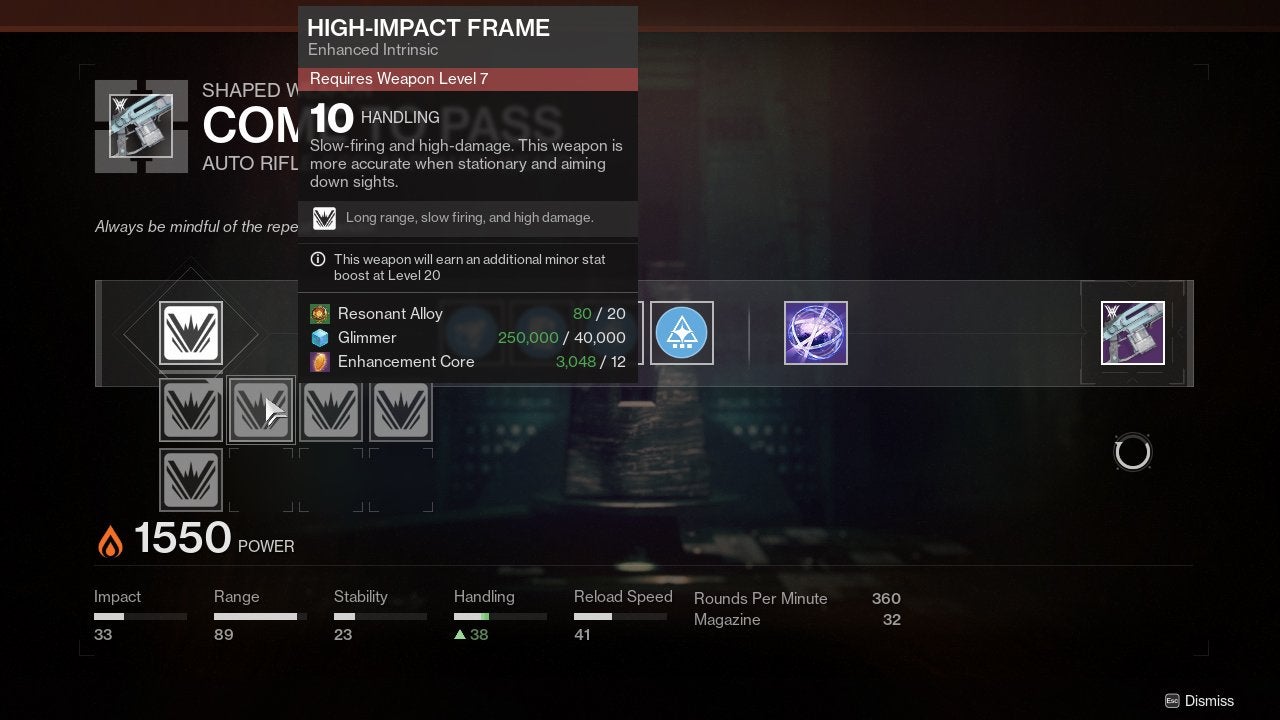Viewport: 1280px width, 720px height.
Task: Choose the first intrinsic frame variant
Action: pyautogui.click(x=190, y=410)
